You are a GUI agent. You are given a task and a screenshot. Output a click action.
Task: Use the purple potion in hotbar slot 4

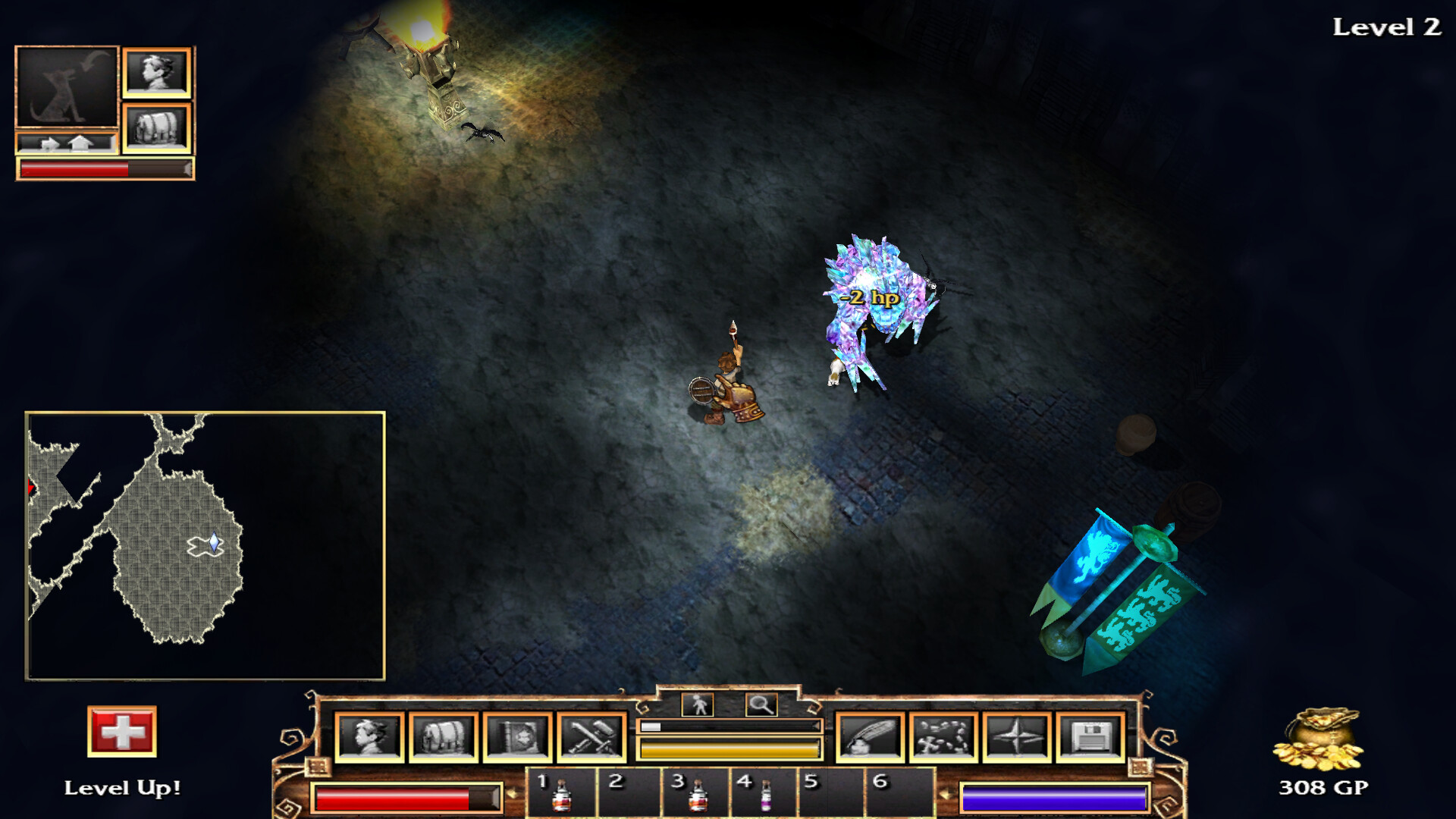(765, 794)
